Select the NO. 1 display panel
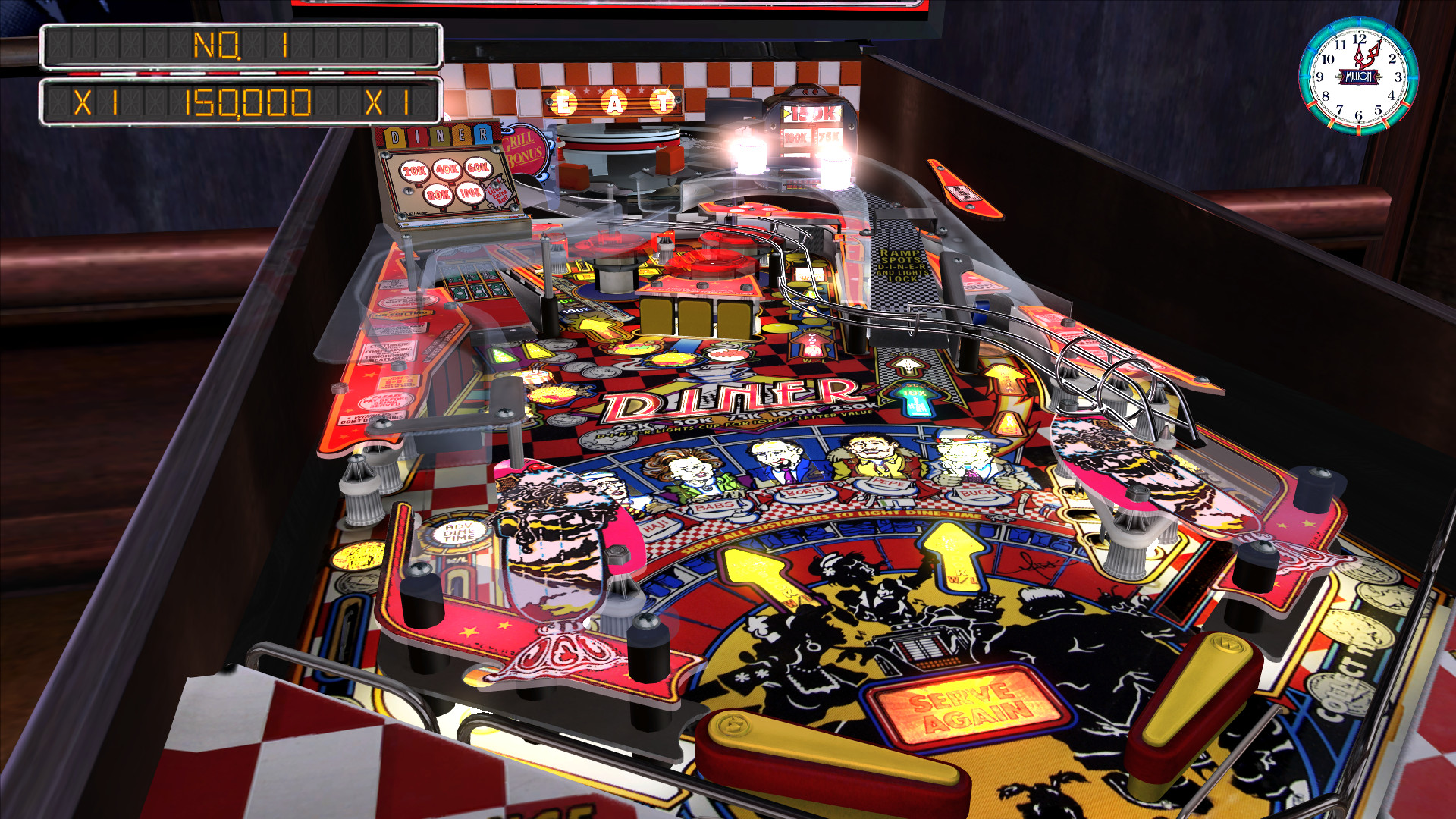The height and width of the screenshot is (819, 1456). click(243, 47)
